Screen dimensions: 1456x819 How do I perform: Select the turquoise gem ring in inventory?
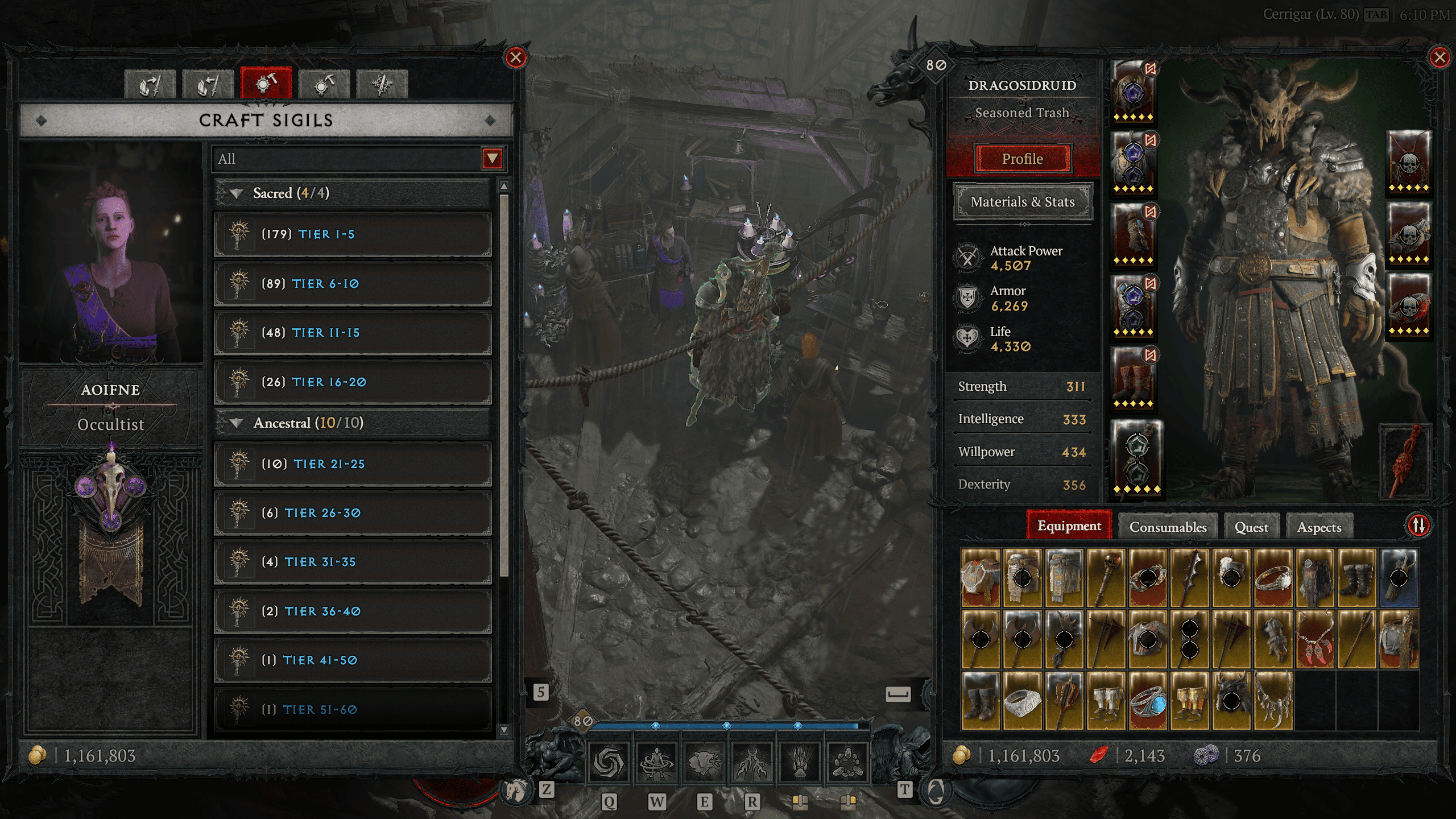[1148, 701]
